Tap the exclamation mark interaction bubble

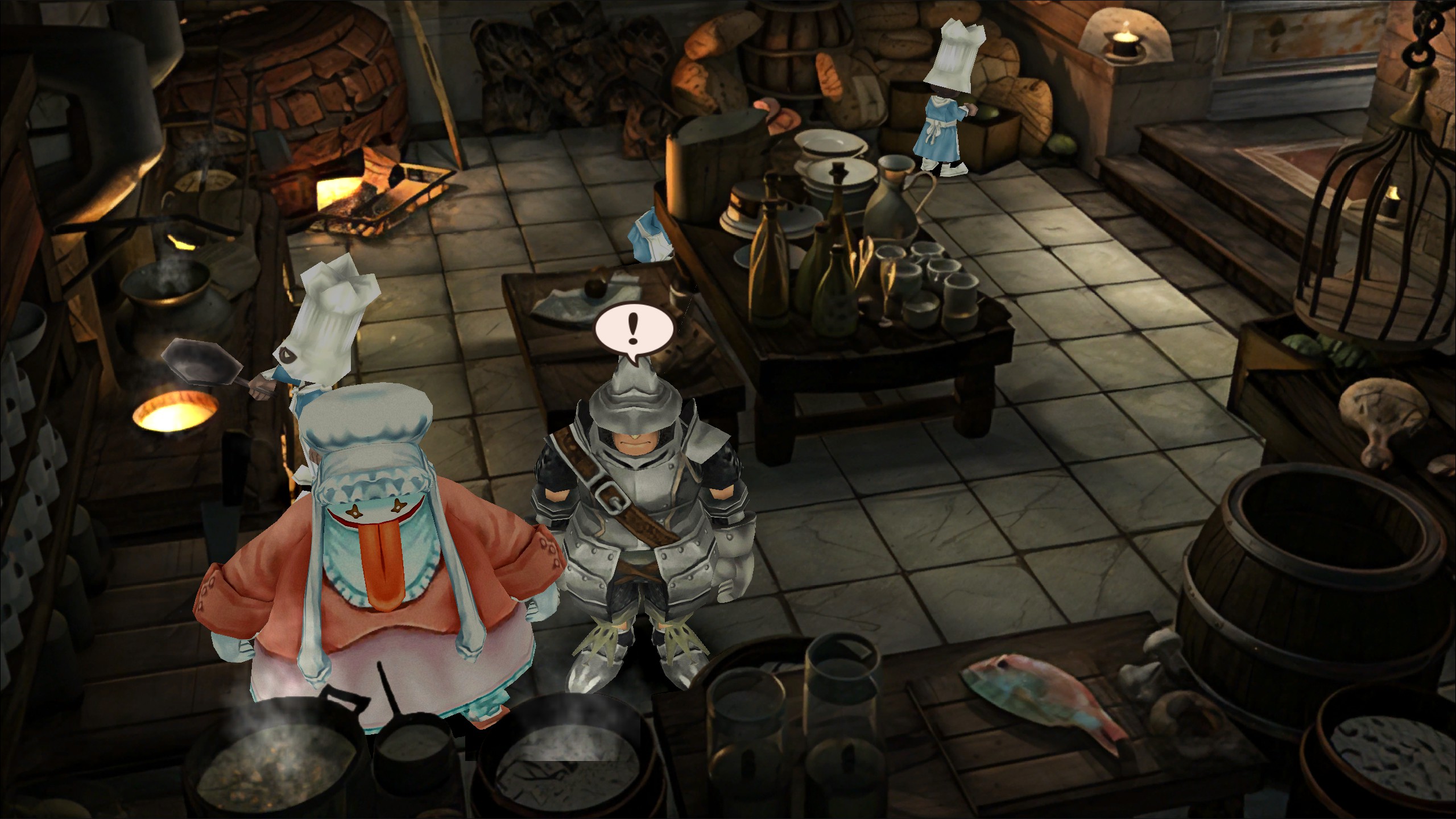(x=634, y=331)
